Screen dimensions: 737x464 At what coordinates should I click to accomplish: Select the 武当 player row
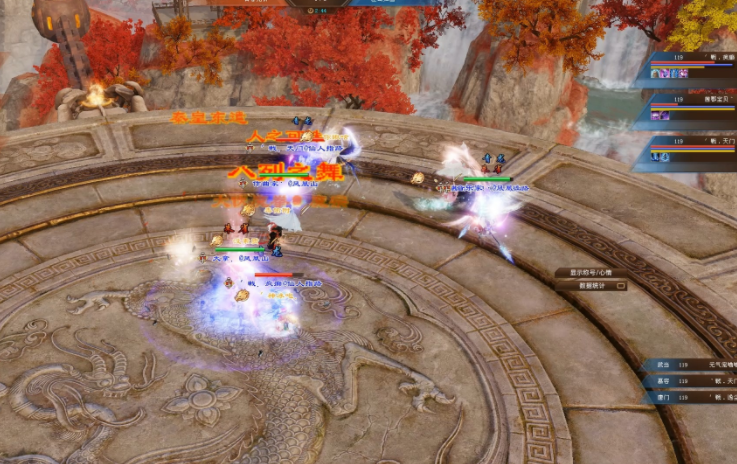coord(690,365)
